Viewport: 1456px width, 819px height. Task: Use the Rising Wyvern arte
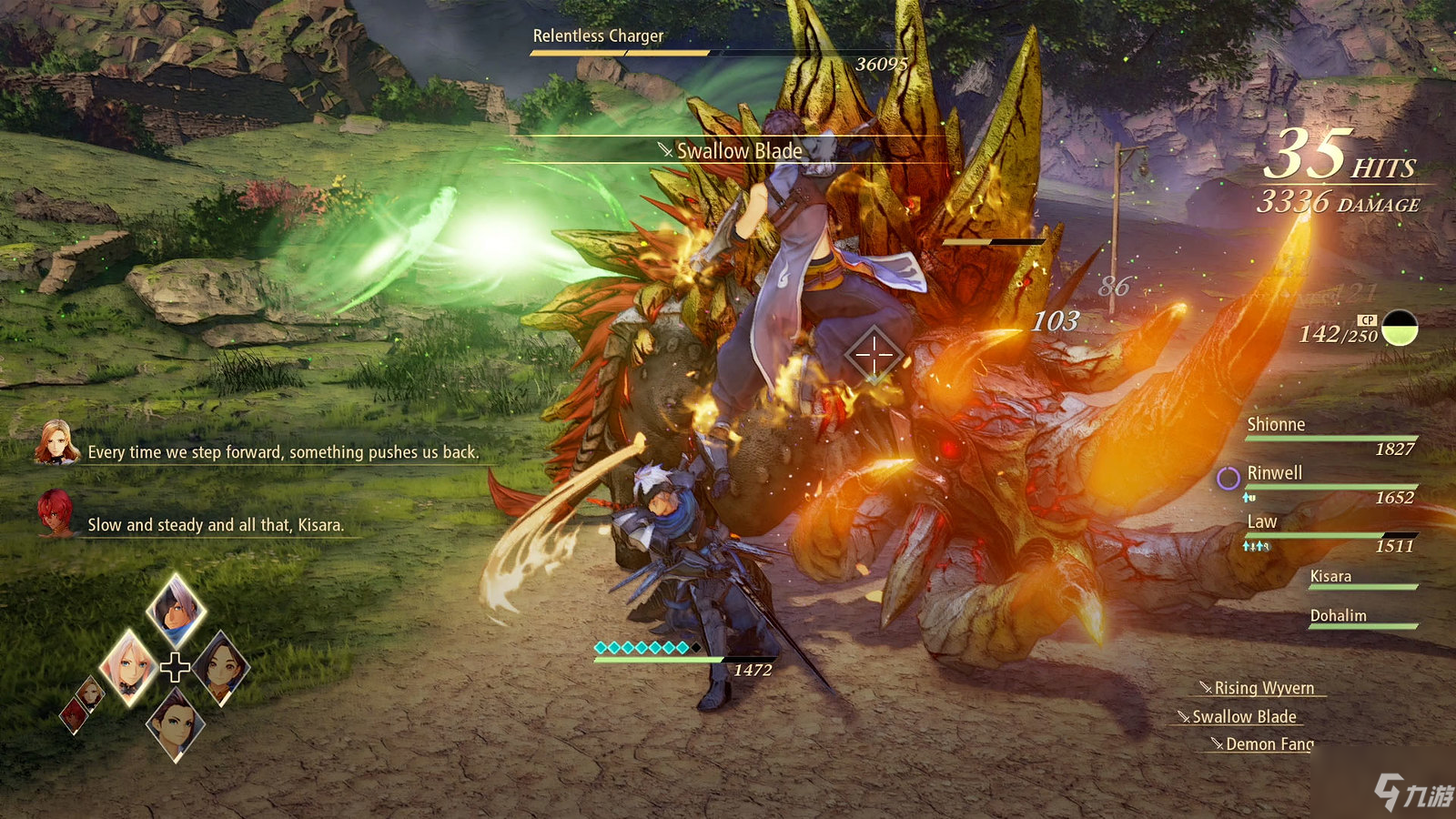tap(1263, 688)
